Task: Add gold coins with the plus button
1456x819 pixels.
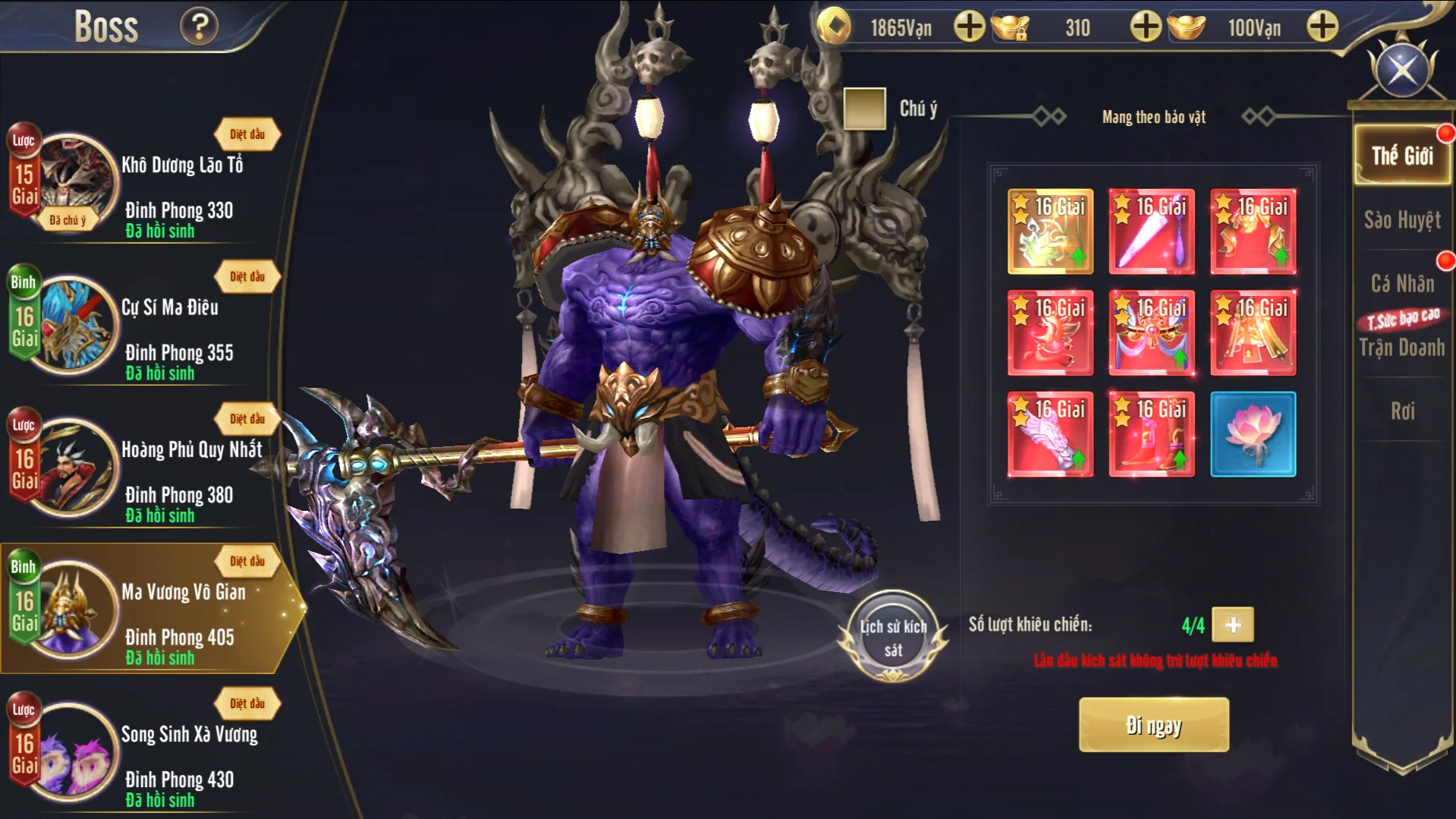Action: 969,27
